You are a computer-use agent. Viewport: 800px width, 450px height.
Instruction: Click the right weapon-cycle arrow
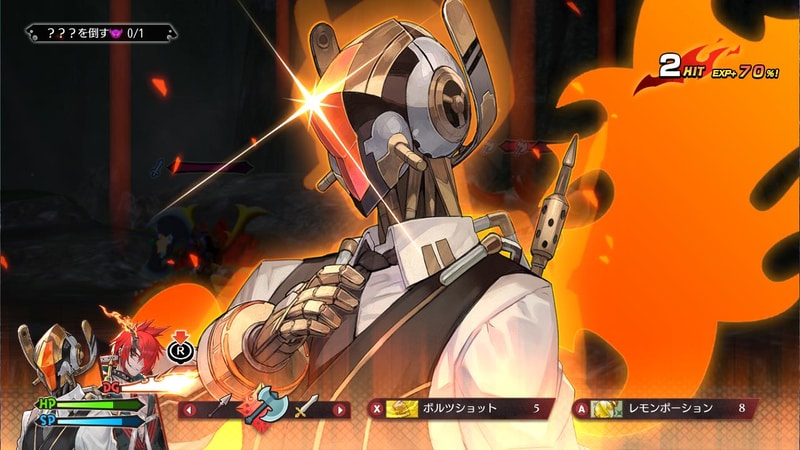[x=340, y=409]
